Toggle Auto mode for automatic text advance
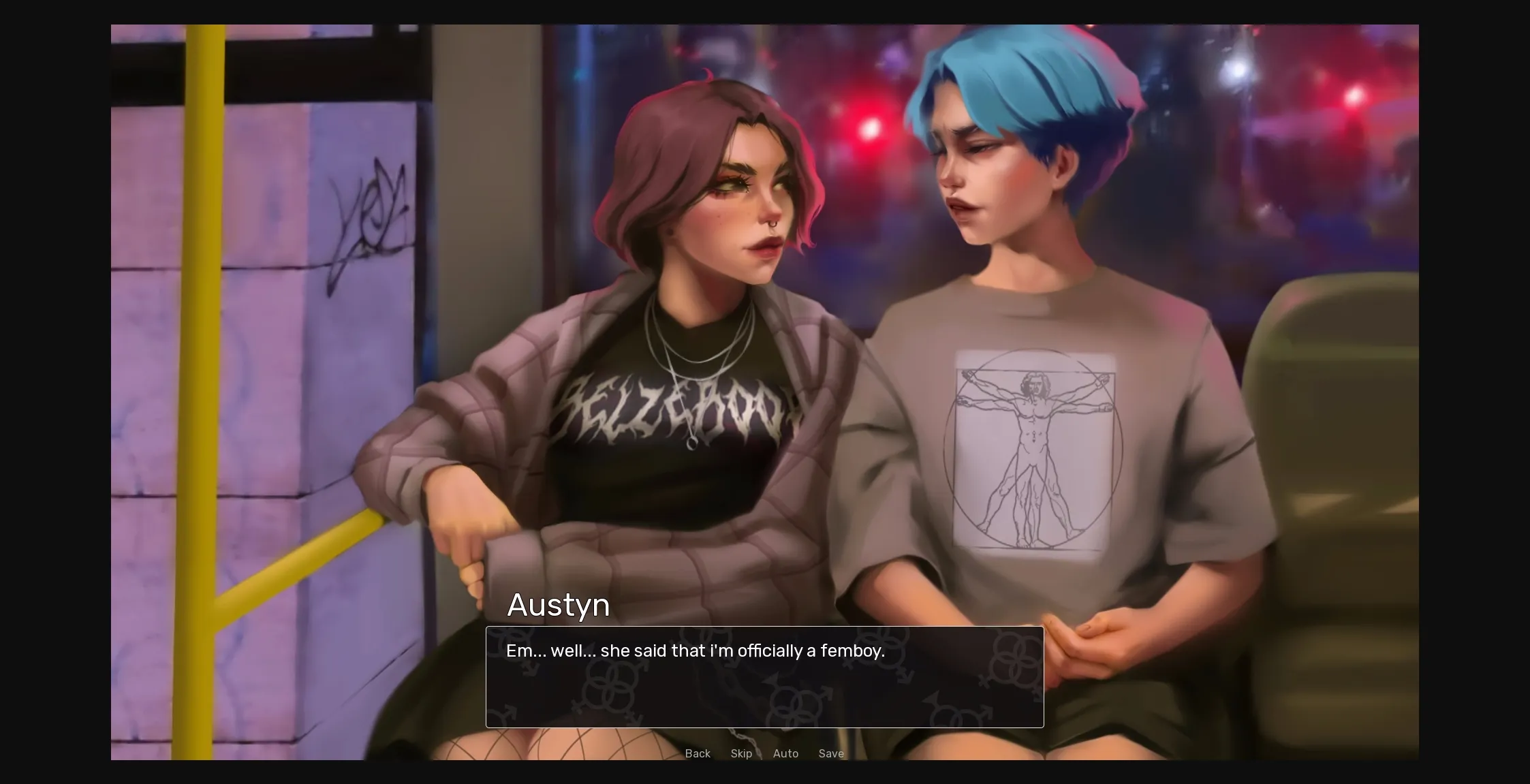The width and height of the screenshot is (1530, 784). 785,753
